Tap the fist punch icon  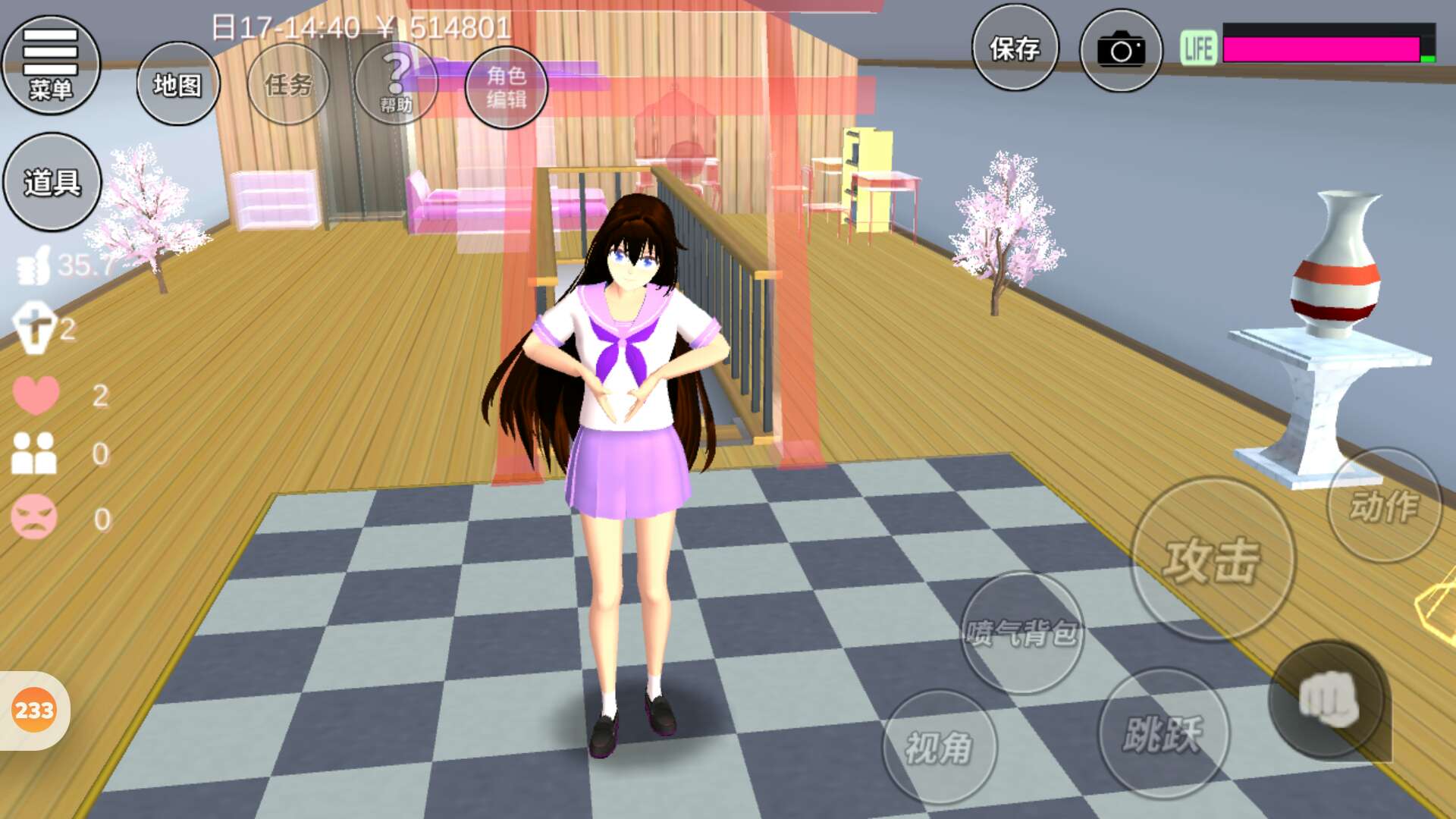click(x=1329, y=700)
